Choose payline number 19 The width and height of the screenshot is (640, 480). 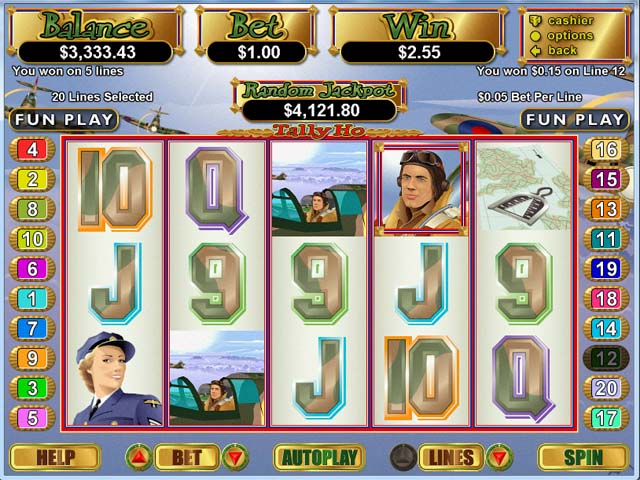click(x=606, y=269)
